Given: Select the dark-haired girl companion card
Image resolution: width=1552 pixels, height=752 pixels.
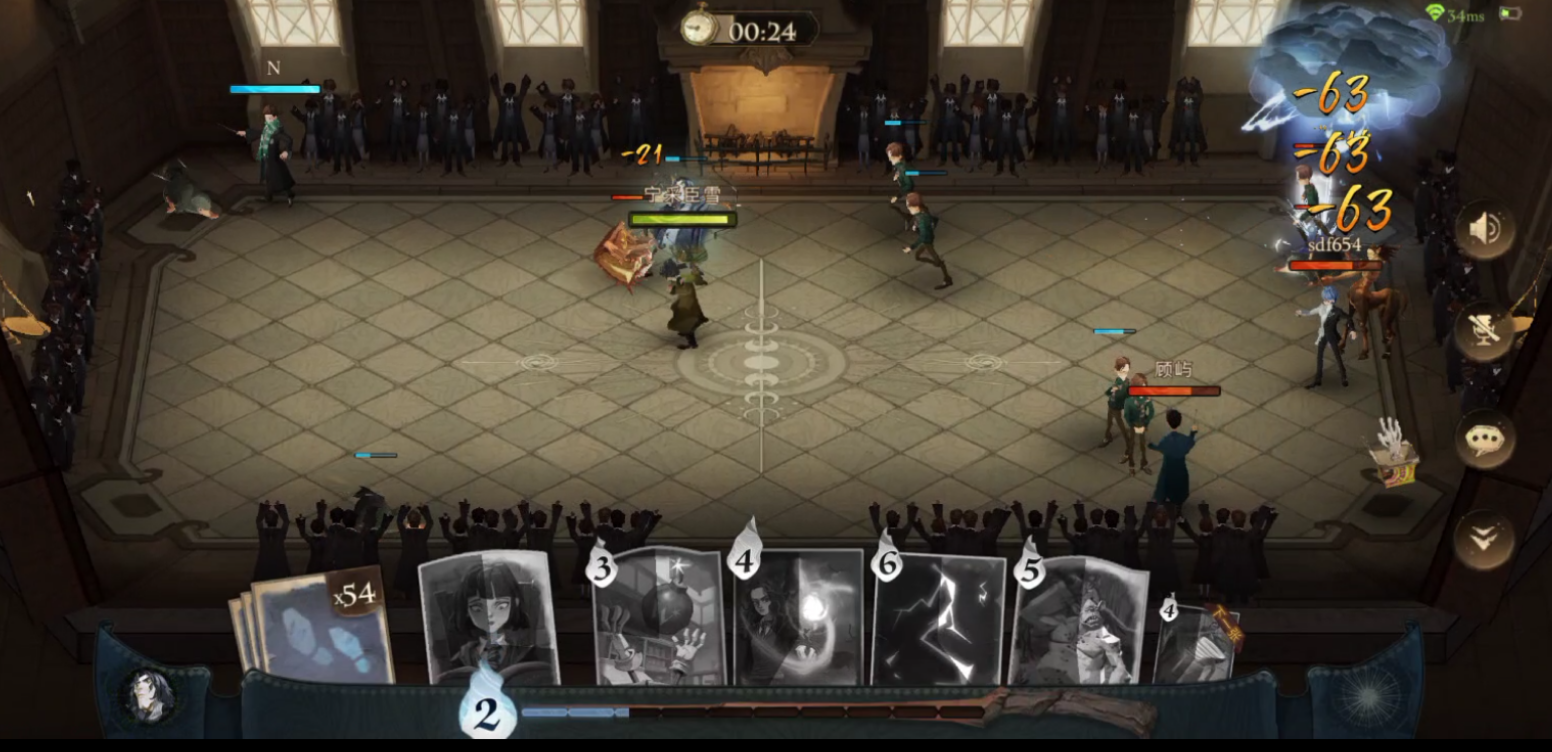Looking at the screenshot, I should coord(488,618).
